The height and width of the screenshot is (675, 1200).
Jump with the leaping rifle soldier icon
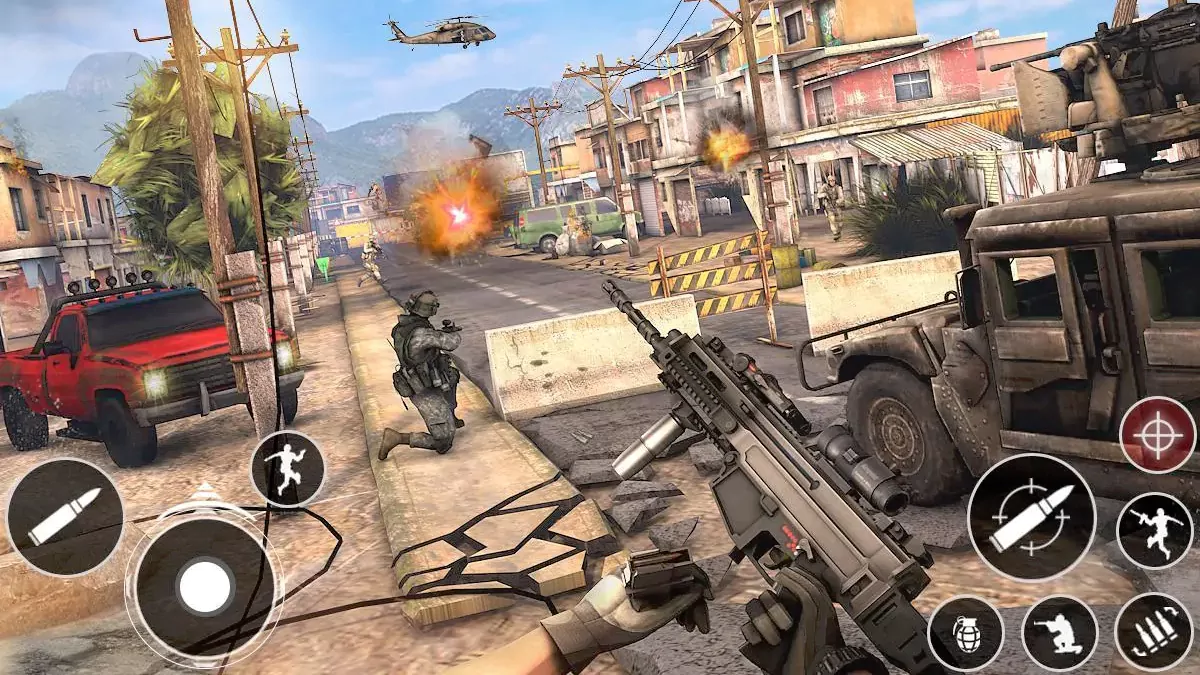[x=1154, y=531]
